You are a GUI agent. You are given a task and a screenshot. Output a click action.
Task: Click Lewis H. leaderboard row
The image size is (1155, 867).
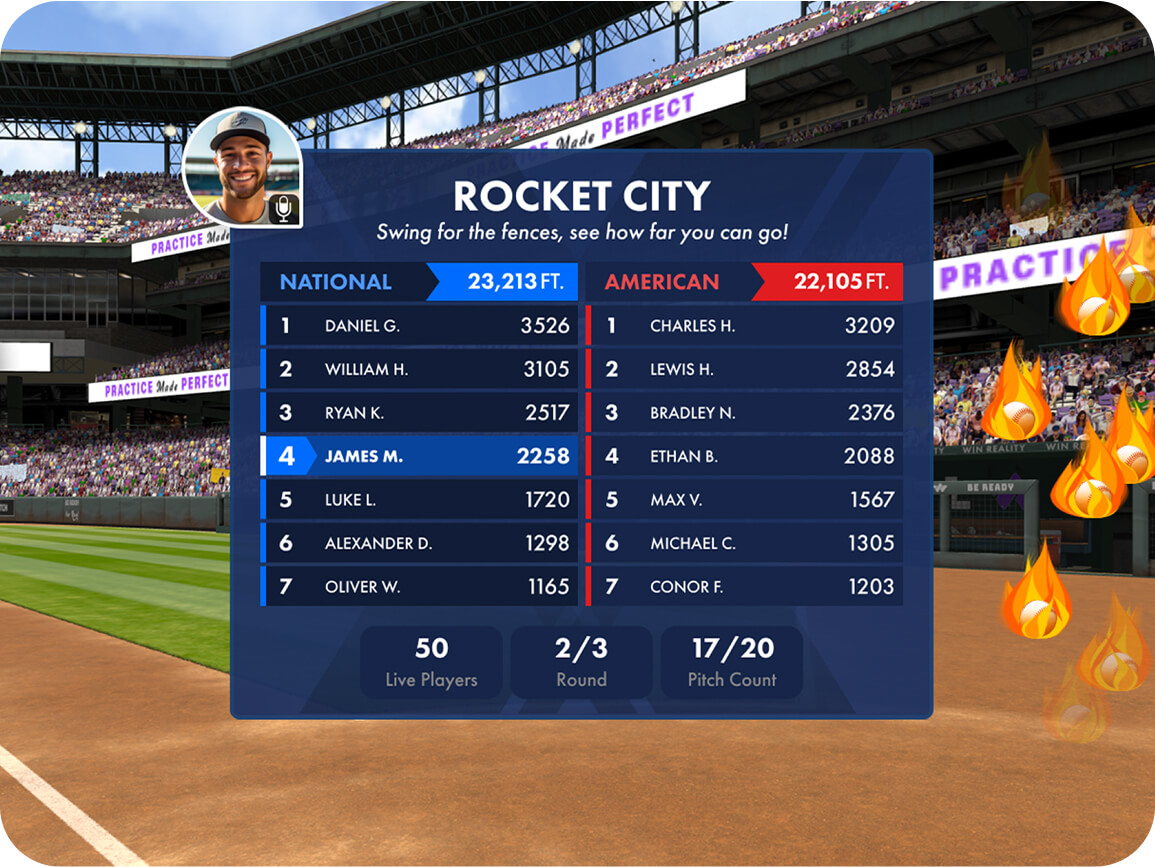point(744,369)
